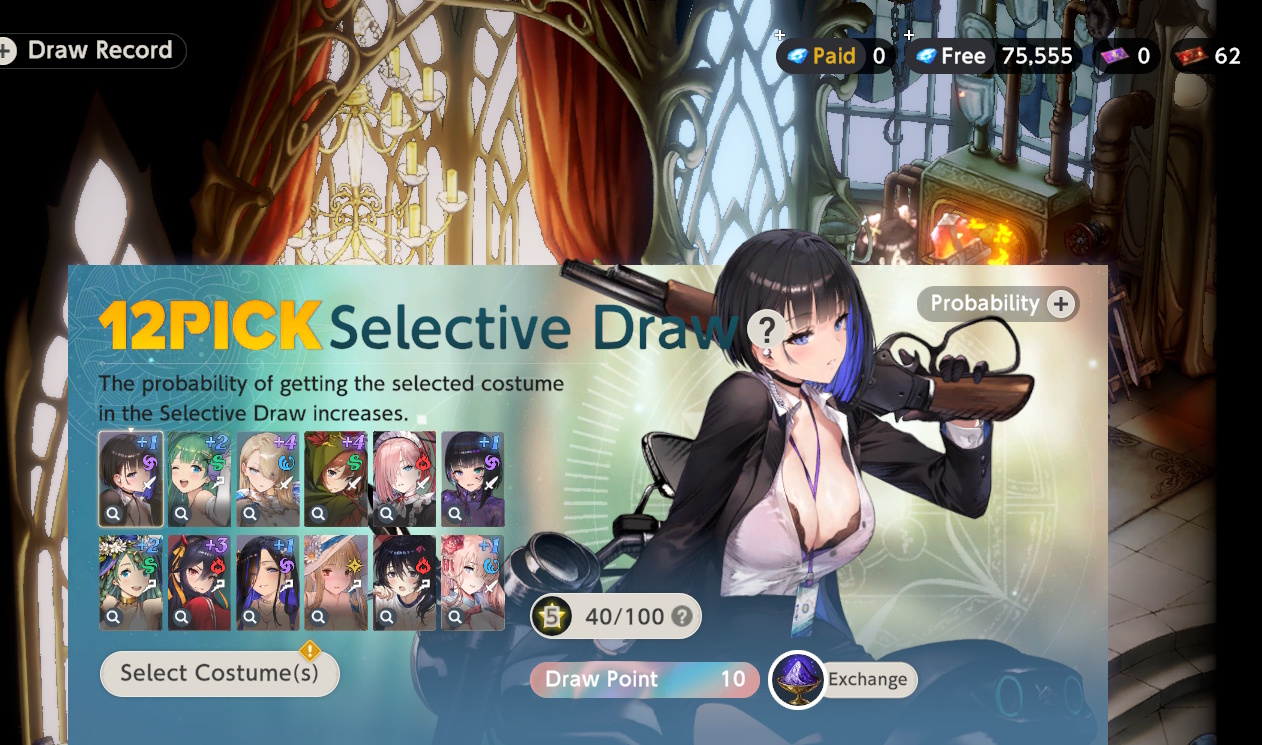Click the question mark beside Selective Draw title
1262x745 pixels.
766,328
